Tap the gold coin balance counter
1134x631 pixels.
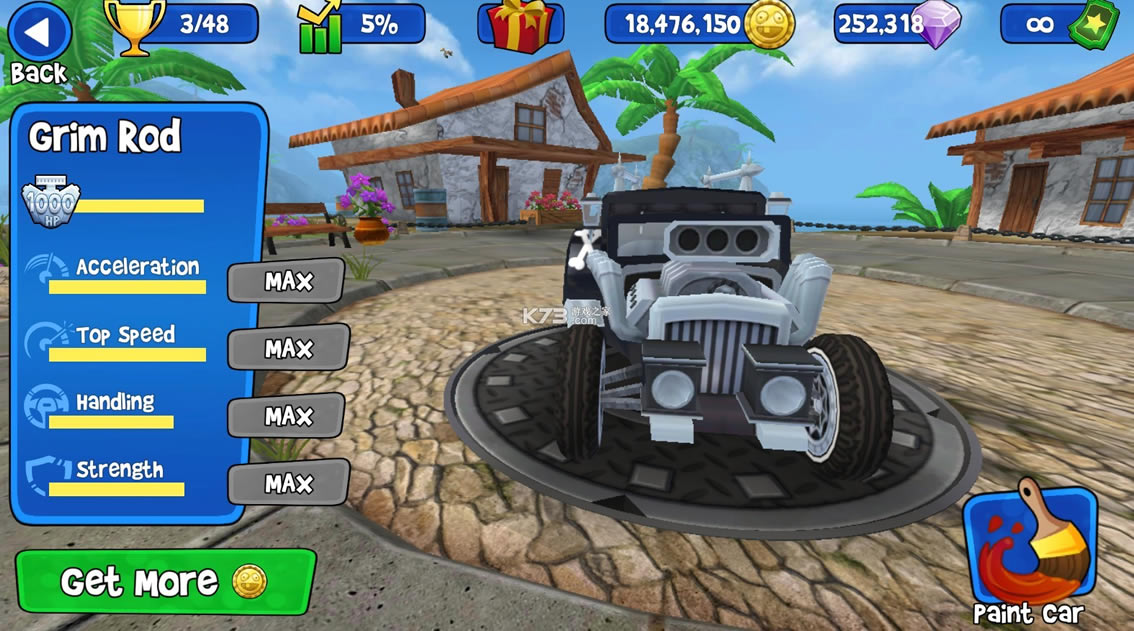(699, 25)
